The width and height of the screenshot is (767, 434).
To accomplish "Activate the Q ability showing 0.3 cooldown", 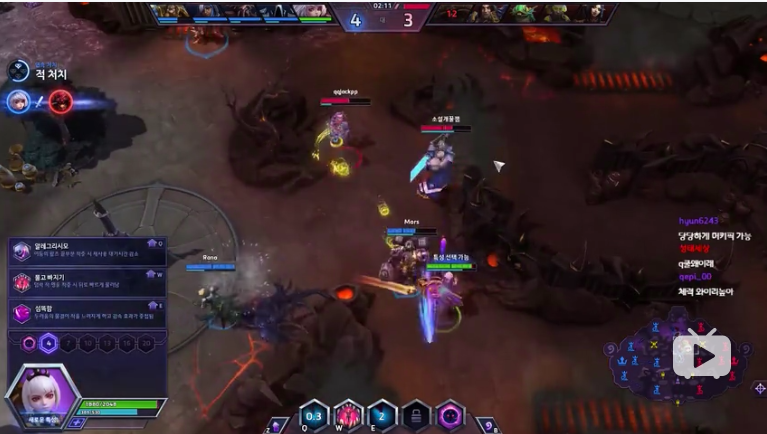I will [x=314, y=414].
